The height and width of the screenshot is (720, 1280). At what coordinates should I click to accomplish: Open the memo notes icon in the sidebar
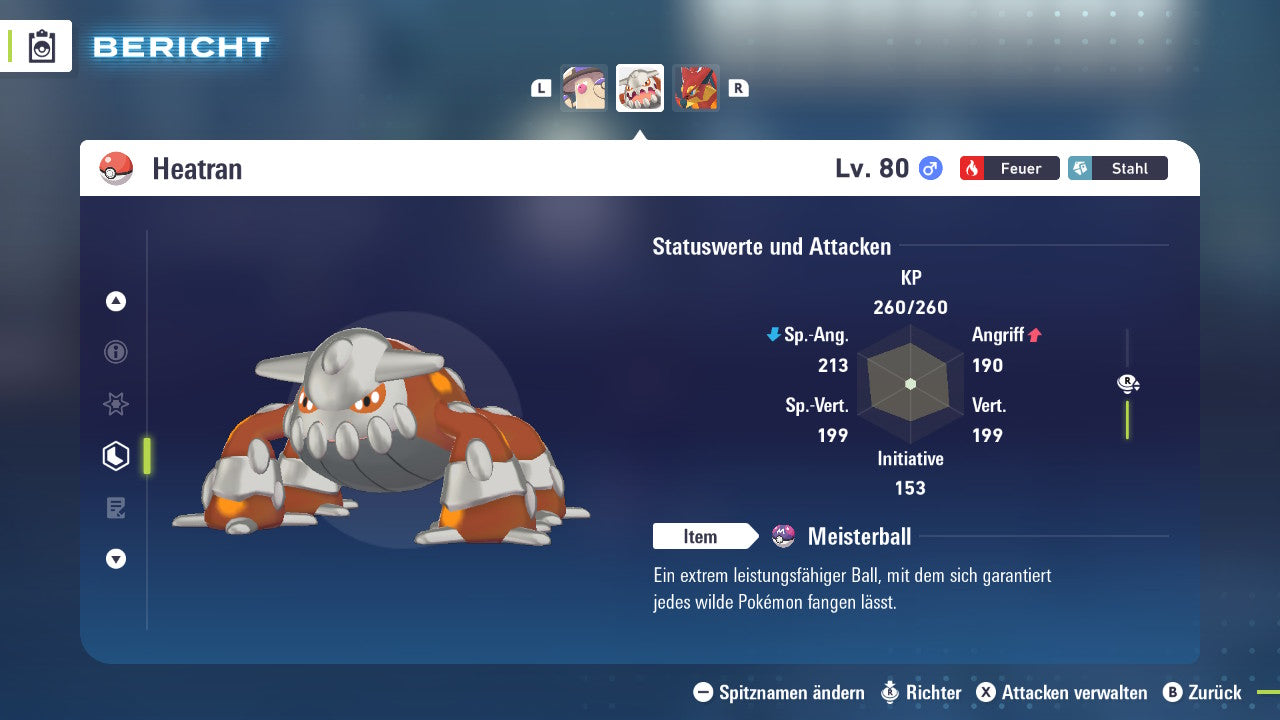[115, 507]
